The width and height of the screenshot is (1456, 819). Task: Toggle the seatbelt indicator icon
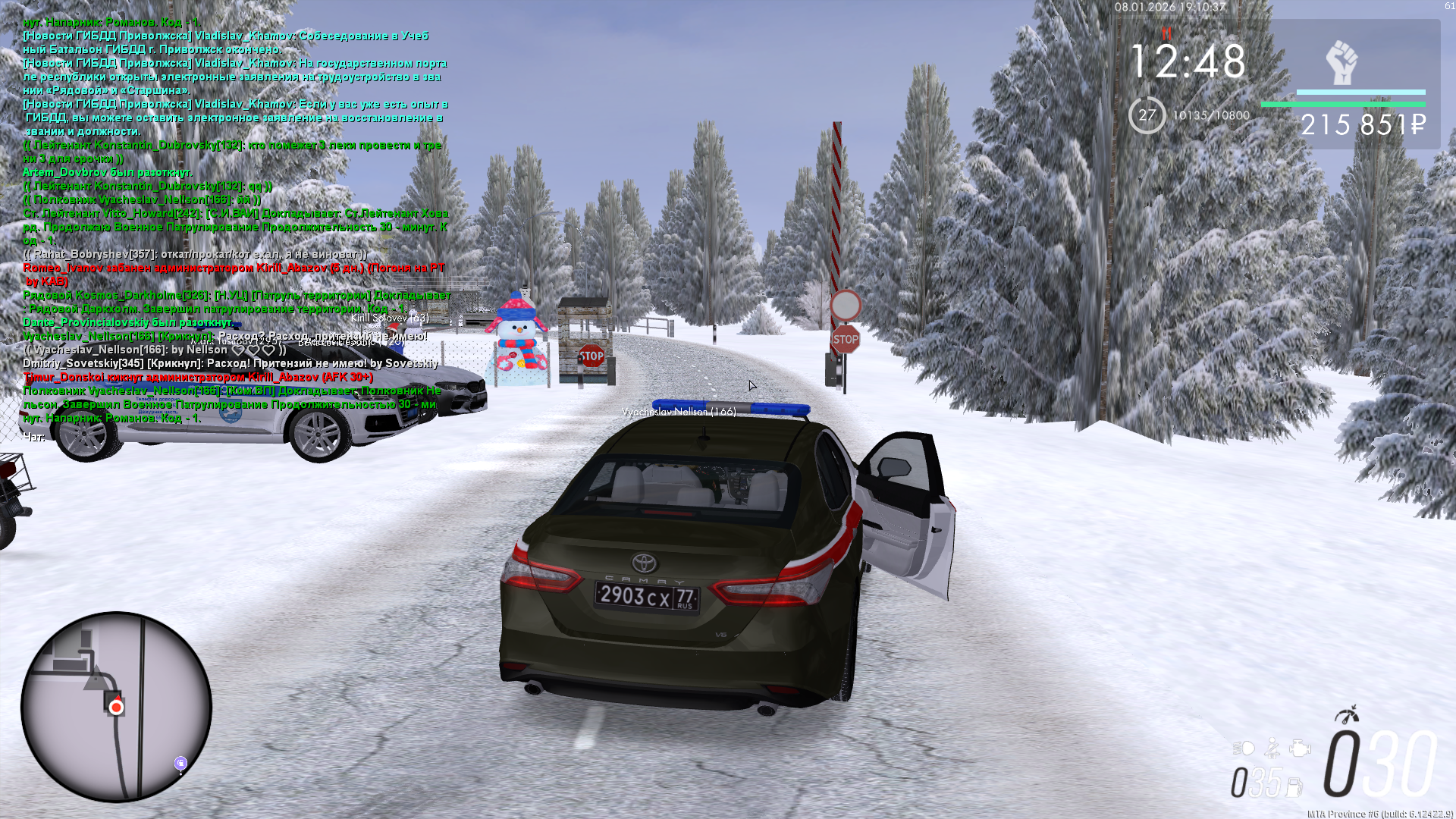click(x=1272, y=748)
